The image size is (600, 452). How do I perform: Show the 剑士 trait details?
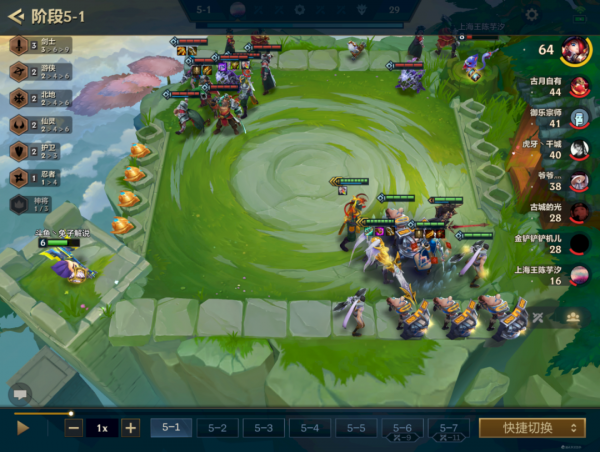coord(19,45)
